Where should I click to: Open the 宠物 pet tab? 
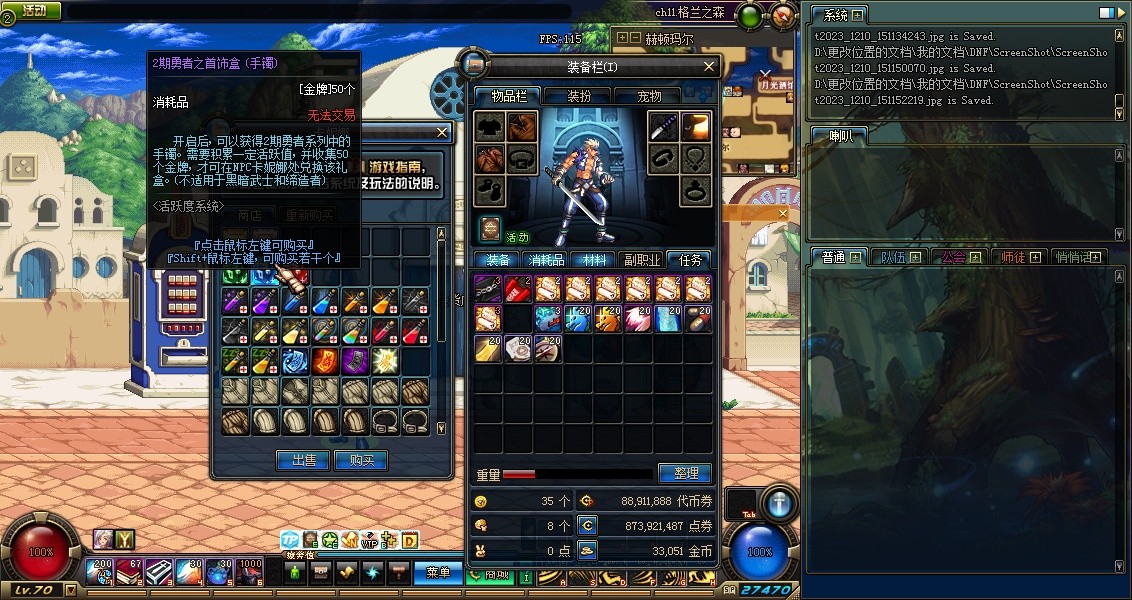pyautogui.click(x=649, y=96)
